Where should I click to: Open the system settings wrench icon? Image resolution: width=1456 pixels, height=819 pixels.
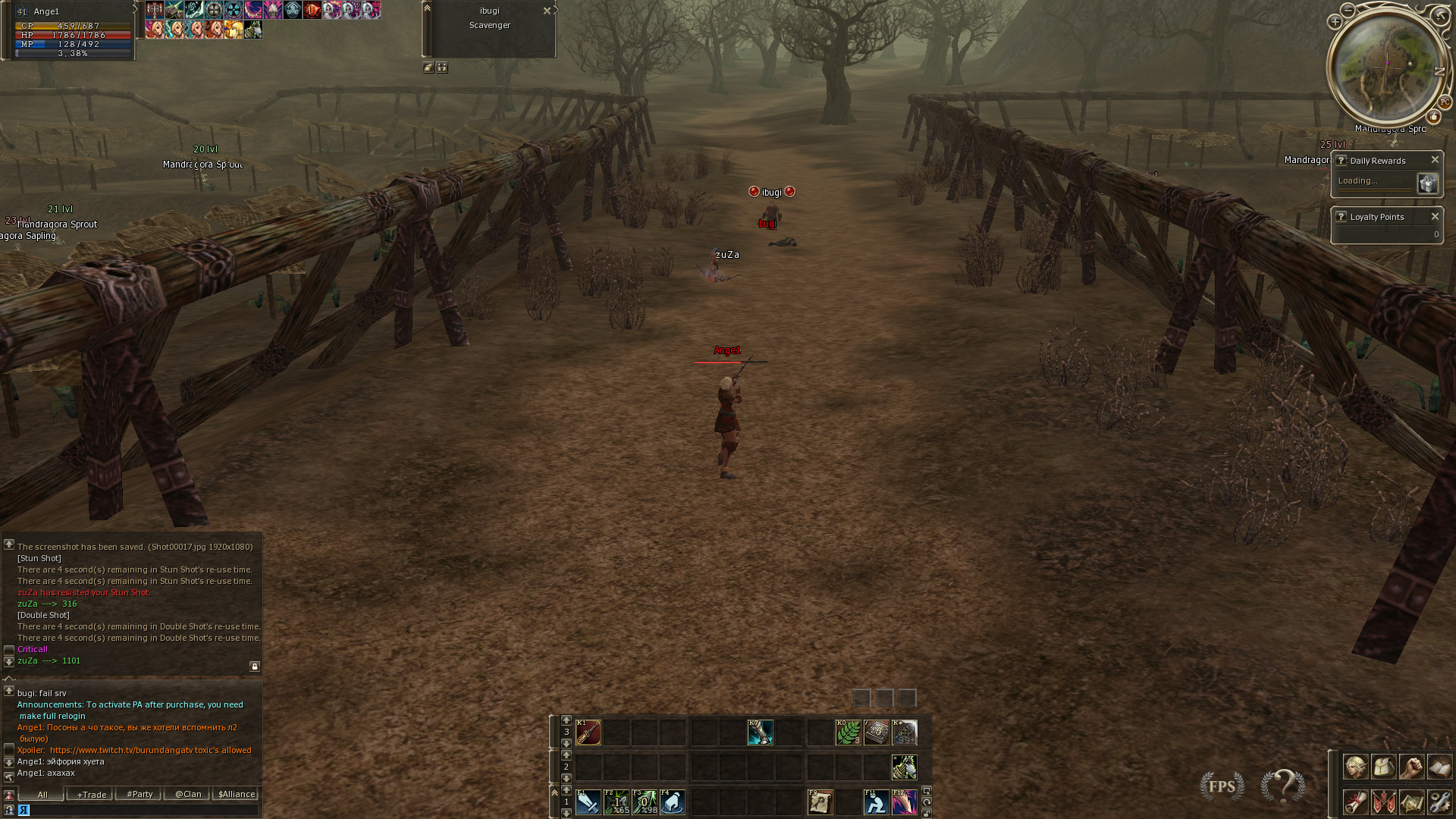click(x=1439, y=802)
